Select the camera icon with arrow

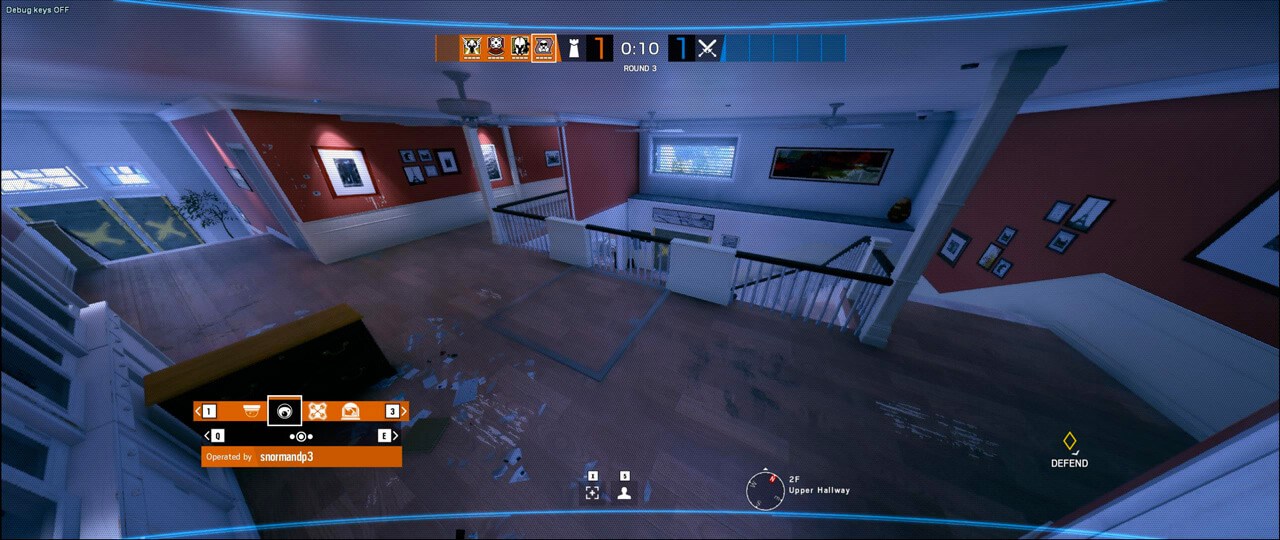click(x=351, y=411)
